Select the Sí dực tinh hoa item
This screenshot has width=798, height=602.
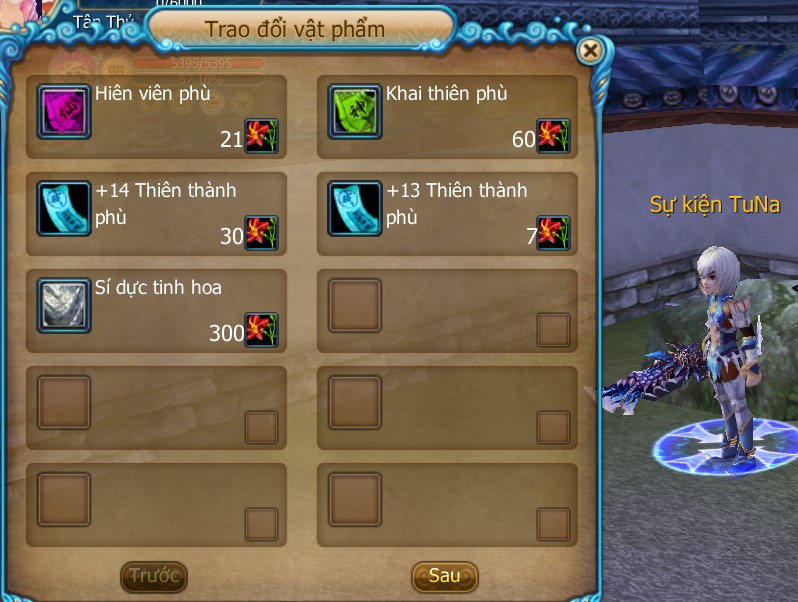pos(64,305)
